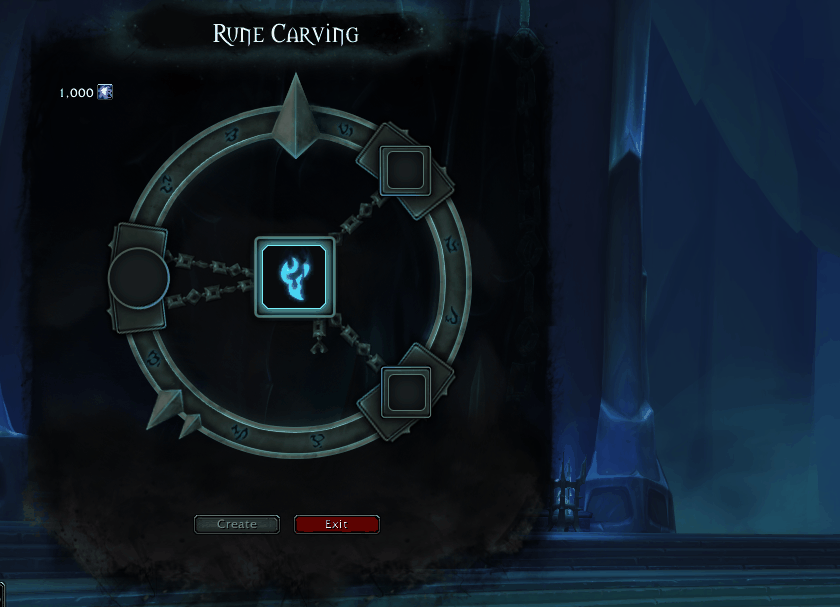Exit the Rune Carving window
Image resolution: width=840 pixels, height=607 pixels.
point(336,524)
